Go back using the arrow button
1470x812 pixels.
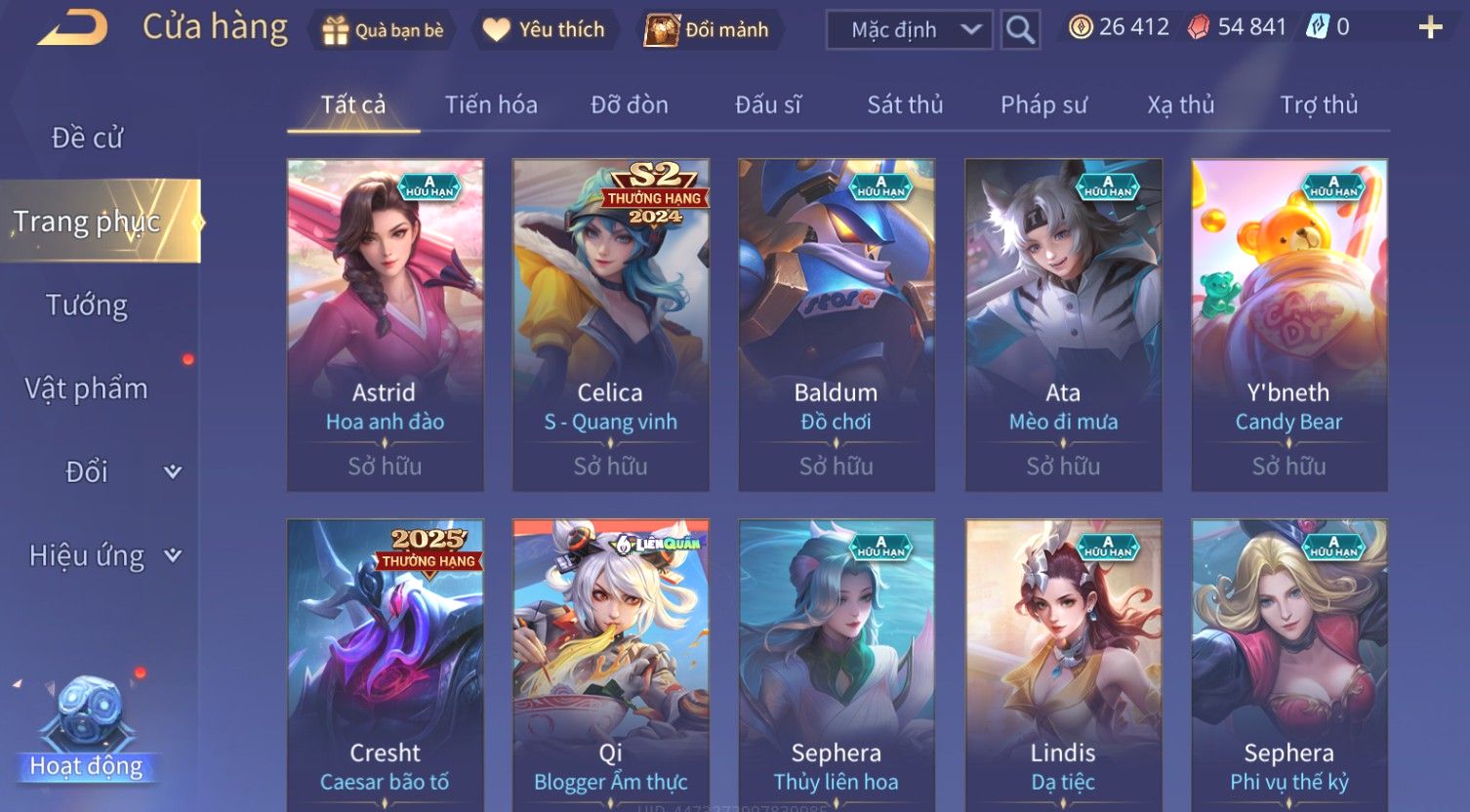click(x=73, y=27)
